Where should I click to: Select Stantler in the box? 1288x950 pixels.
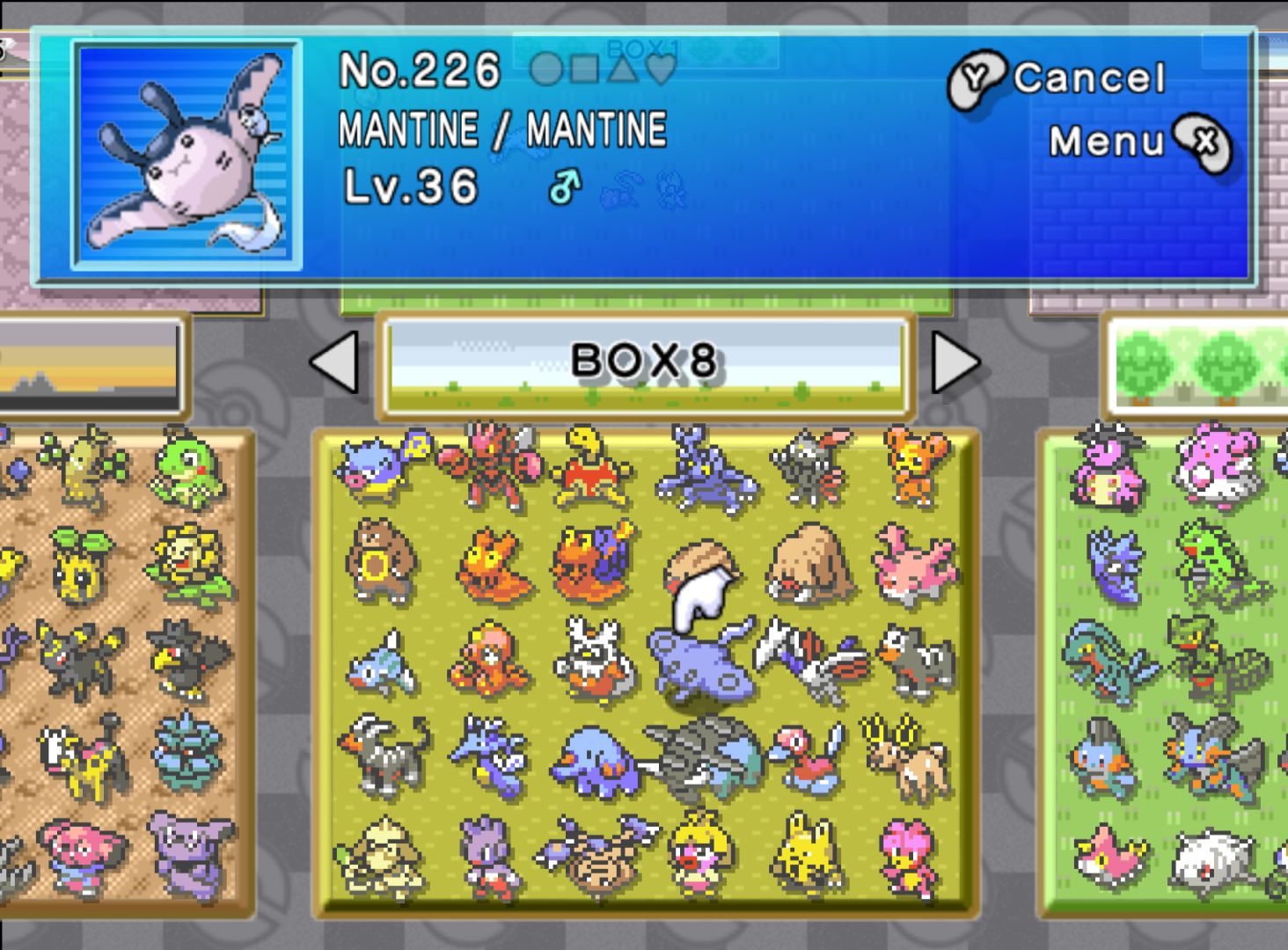click(910, 756)
